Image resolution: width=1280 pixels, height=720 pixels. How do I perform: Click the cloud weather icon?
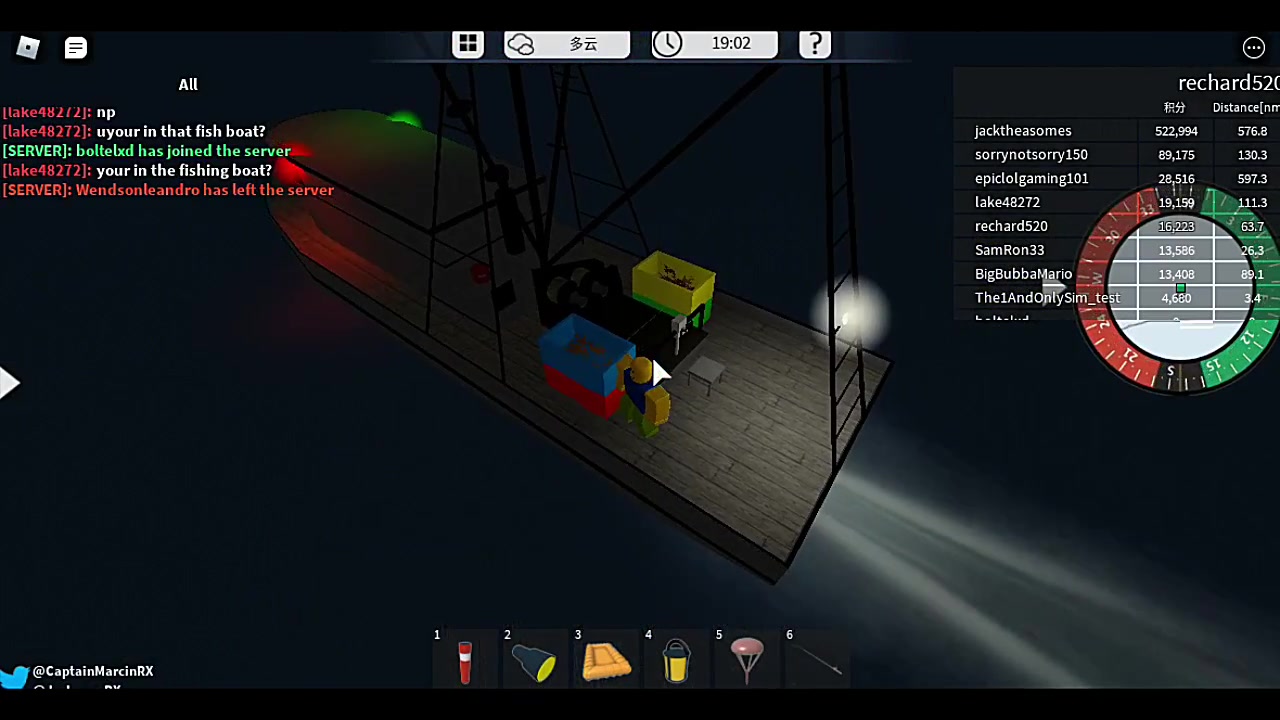(x=520, y=43)
